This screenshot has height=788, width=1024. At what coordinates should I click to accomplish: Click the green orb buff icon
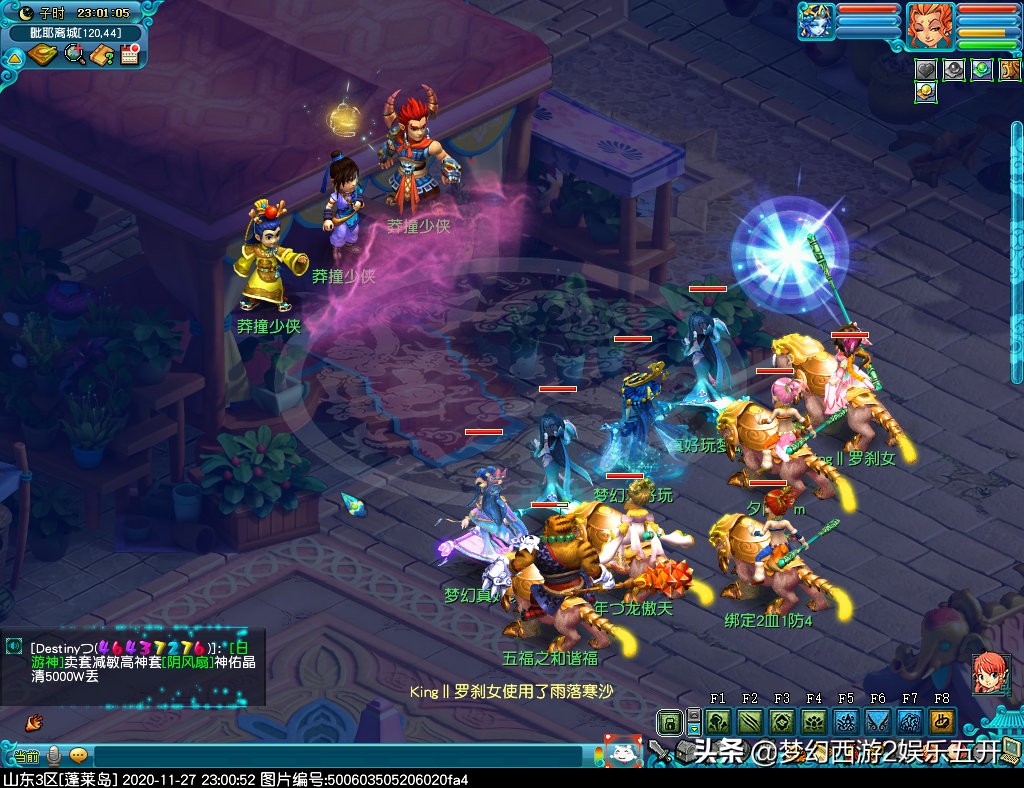982,69
